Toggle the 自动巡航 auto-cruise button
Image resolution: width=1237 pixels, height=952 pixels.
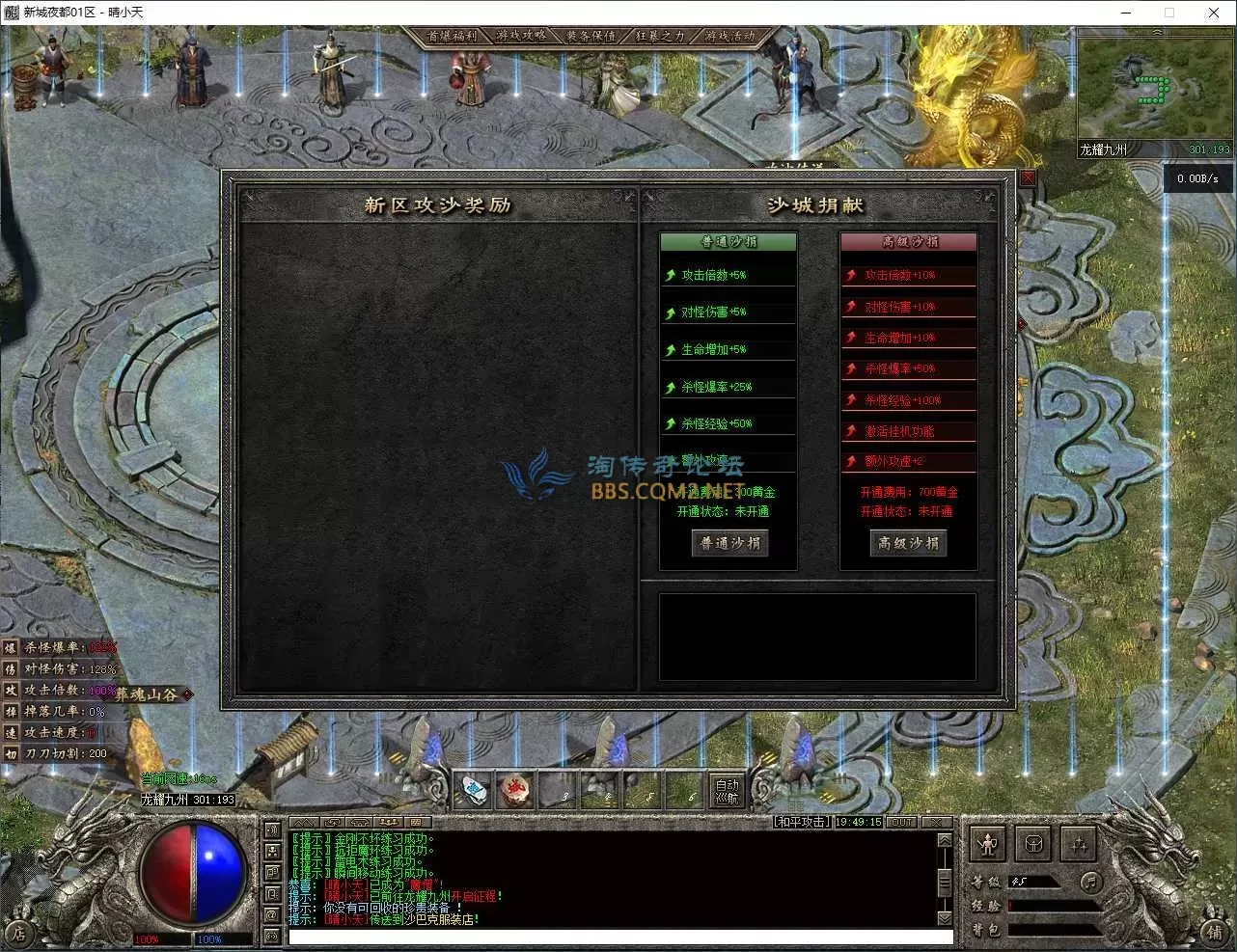(727, 791)
